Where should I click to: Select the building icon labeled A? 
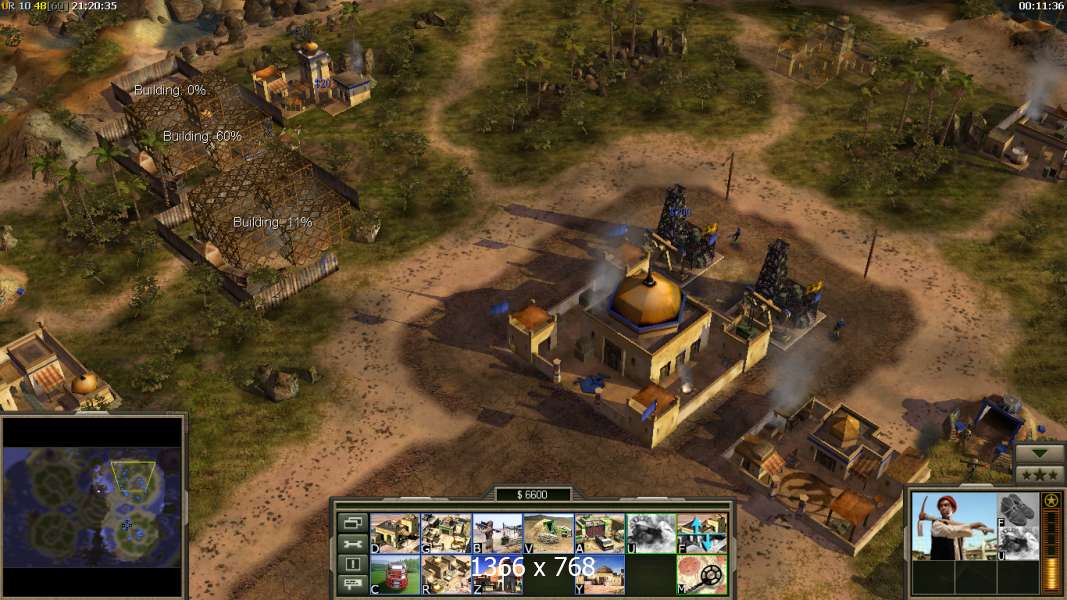coord(599,533)
